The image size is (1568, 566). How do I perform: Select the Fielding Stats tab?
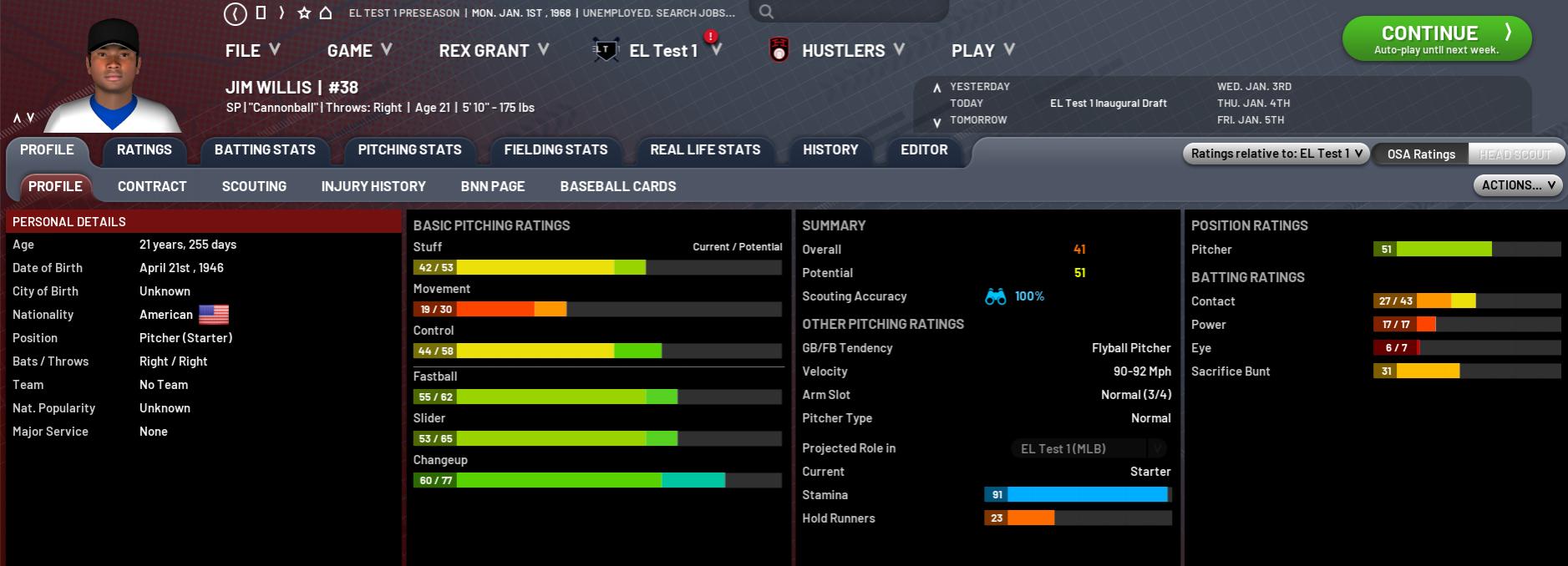point(556,150)
